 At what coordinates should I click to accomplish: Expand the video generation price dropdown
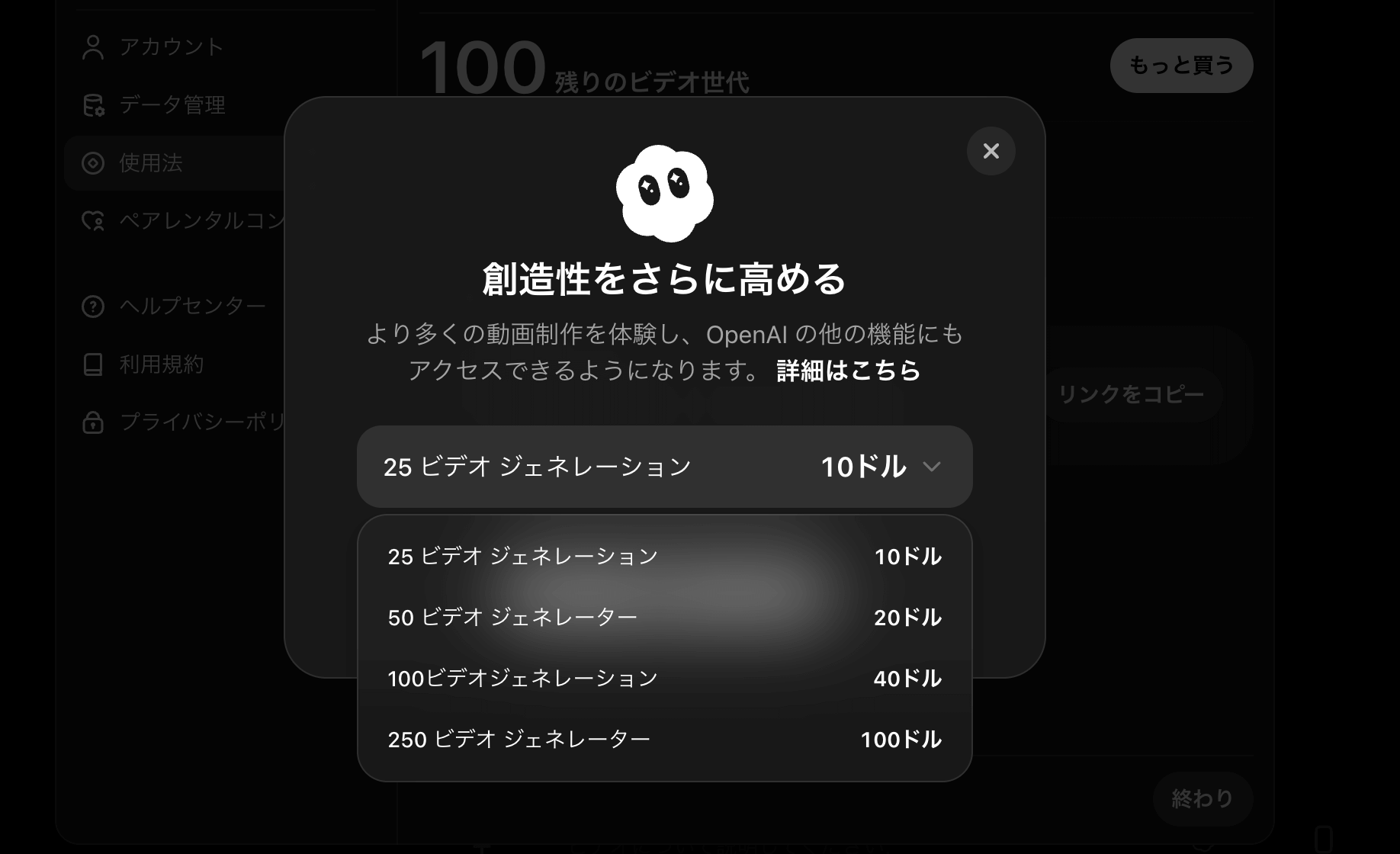pyautogui.click(x=932, y=466)
